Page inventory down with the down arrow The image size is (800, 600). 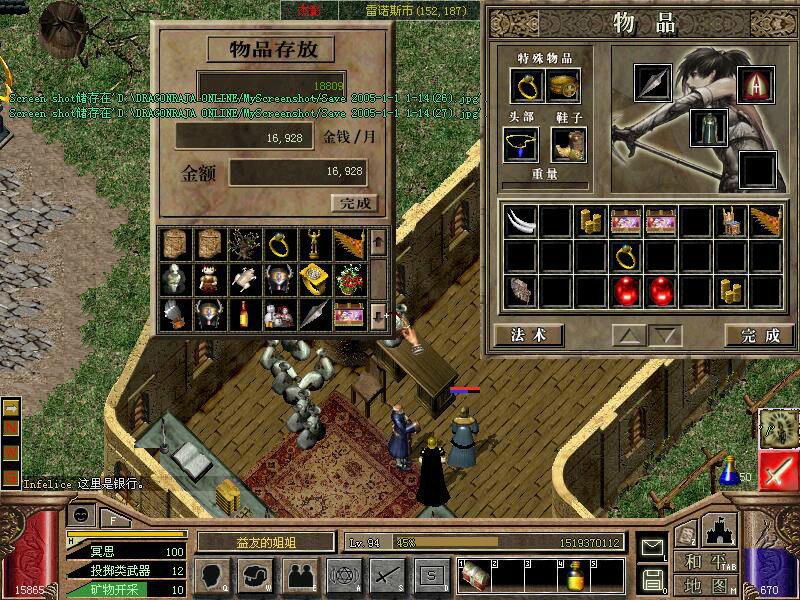tap(663, 335)
